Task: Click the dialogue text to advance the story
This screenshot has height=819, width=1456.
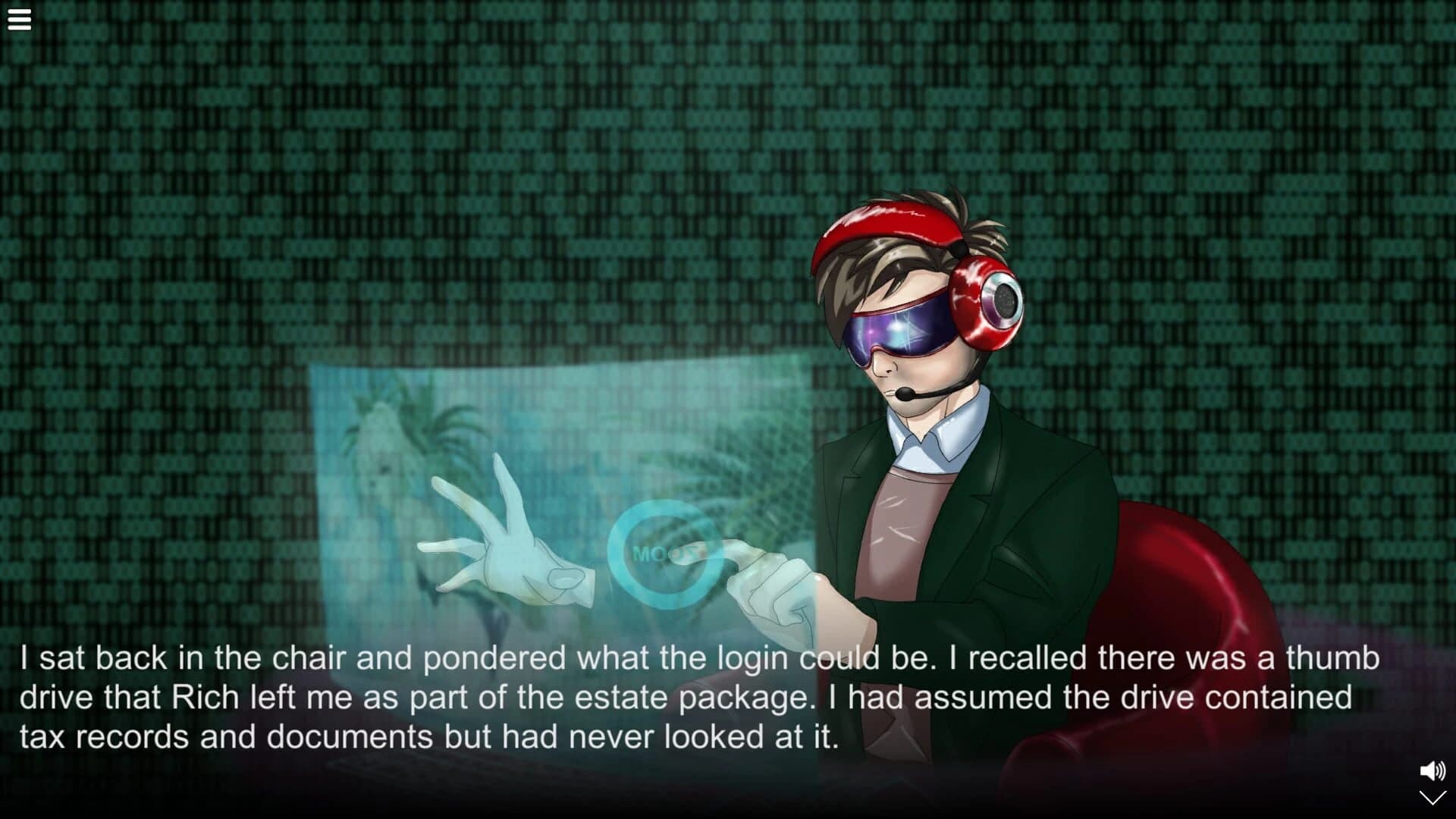Action: click(x=682, y=694)
